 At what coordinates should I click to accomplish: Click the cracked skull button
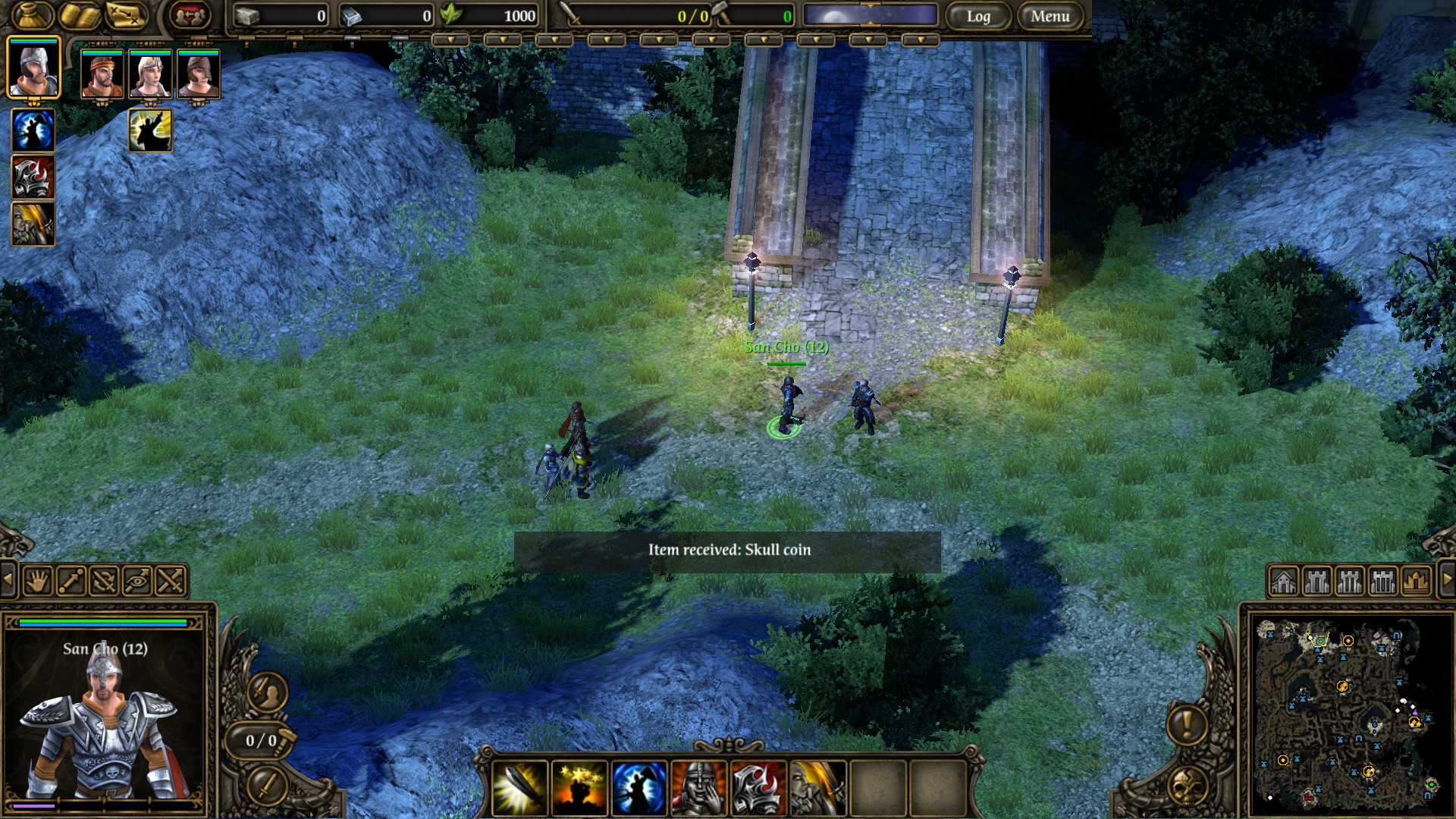pyautogui.click(x=1187, y=786)
